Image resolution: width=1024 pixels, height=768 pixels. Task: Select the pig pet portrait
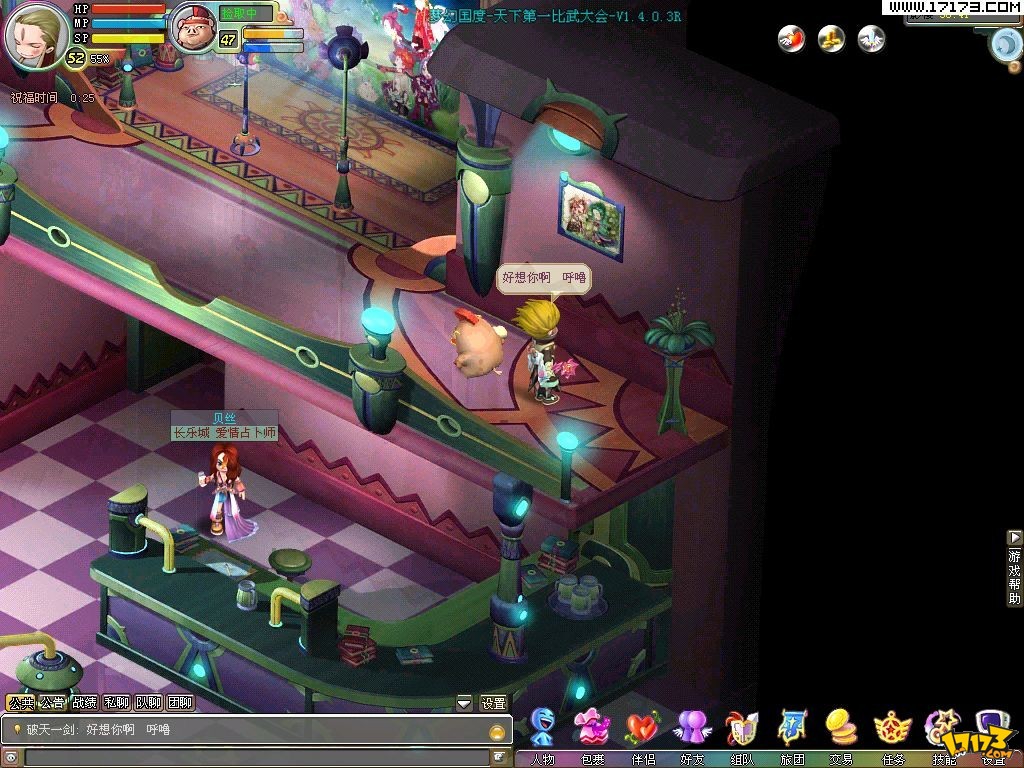tap(193, 29)
